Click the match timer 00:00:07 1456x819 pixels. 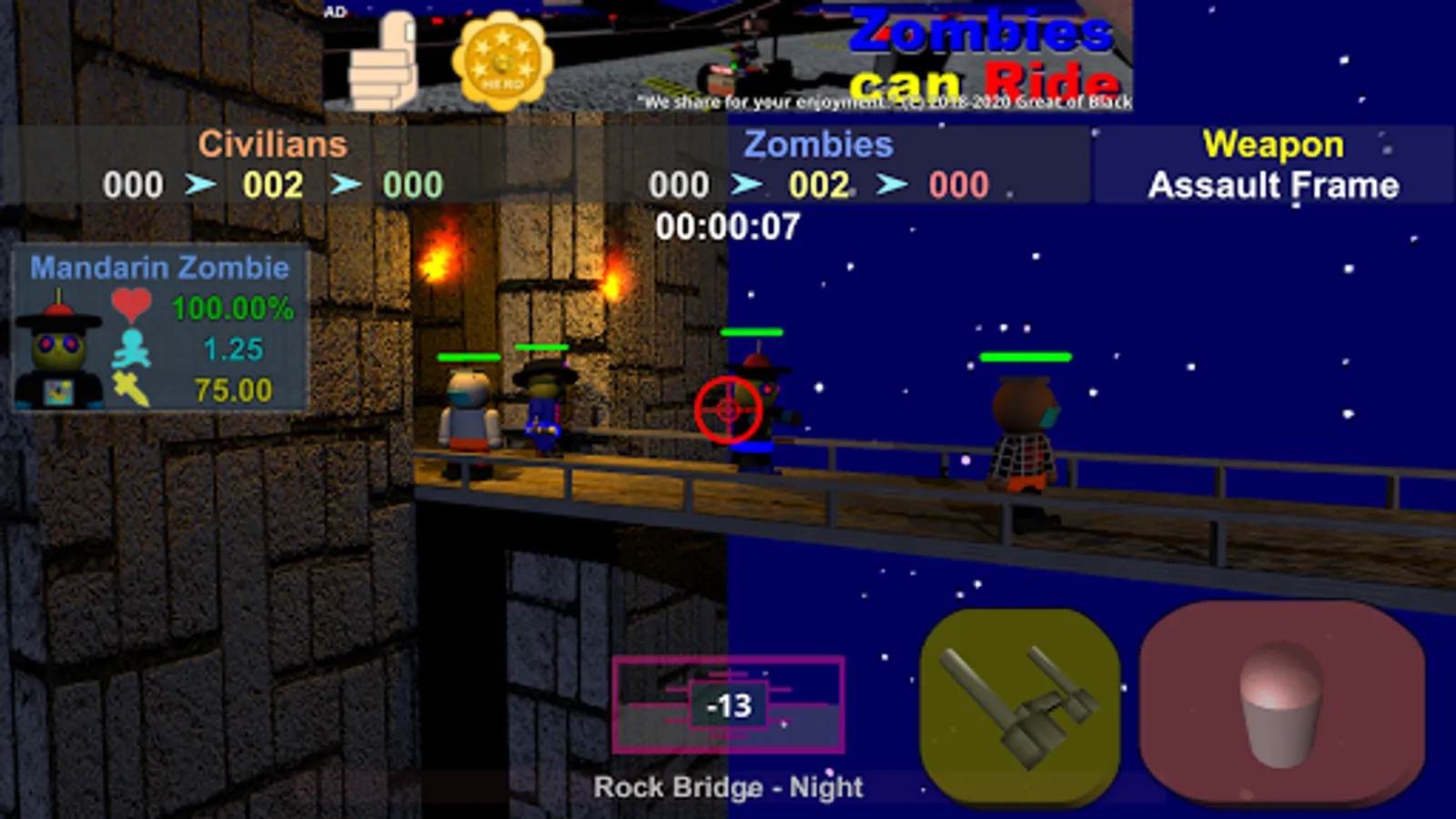(728, 227)
